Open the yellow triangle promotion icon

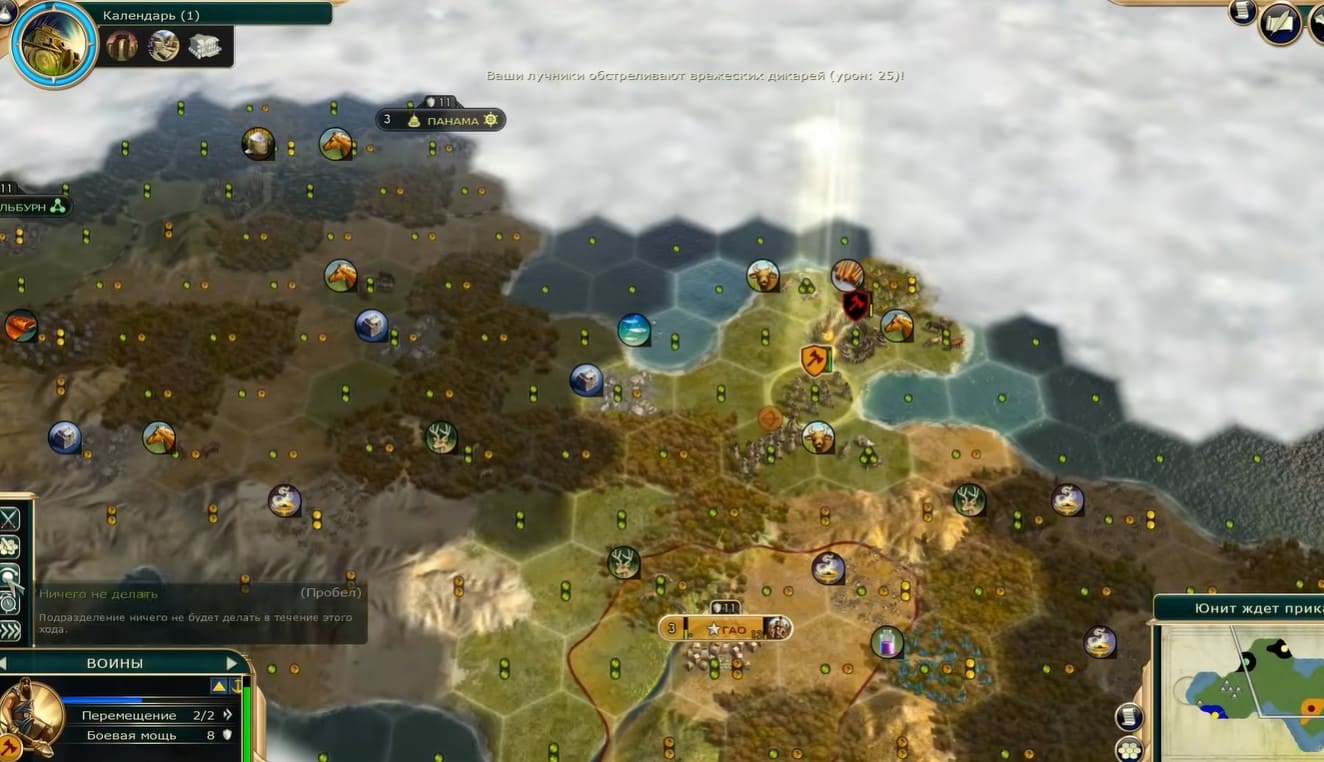coord(218,686)
